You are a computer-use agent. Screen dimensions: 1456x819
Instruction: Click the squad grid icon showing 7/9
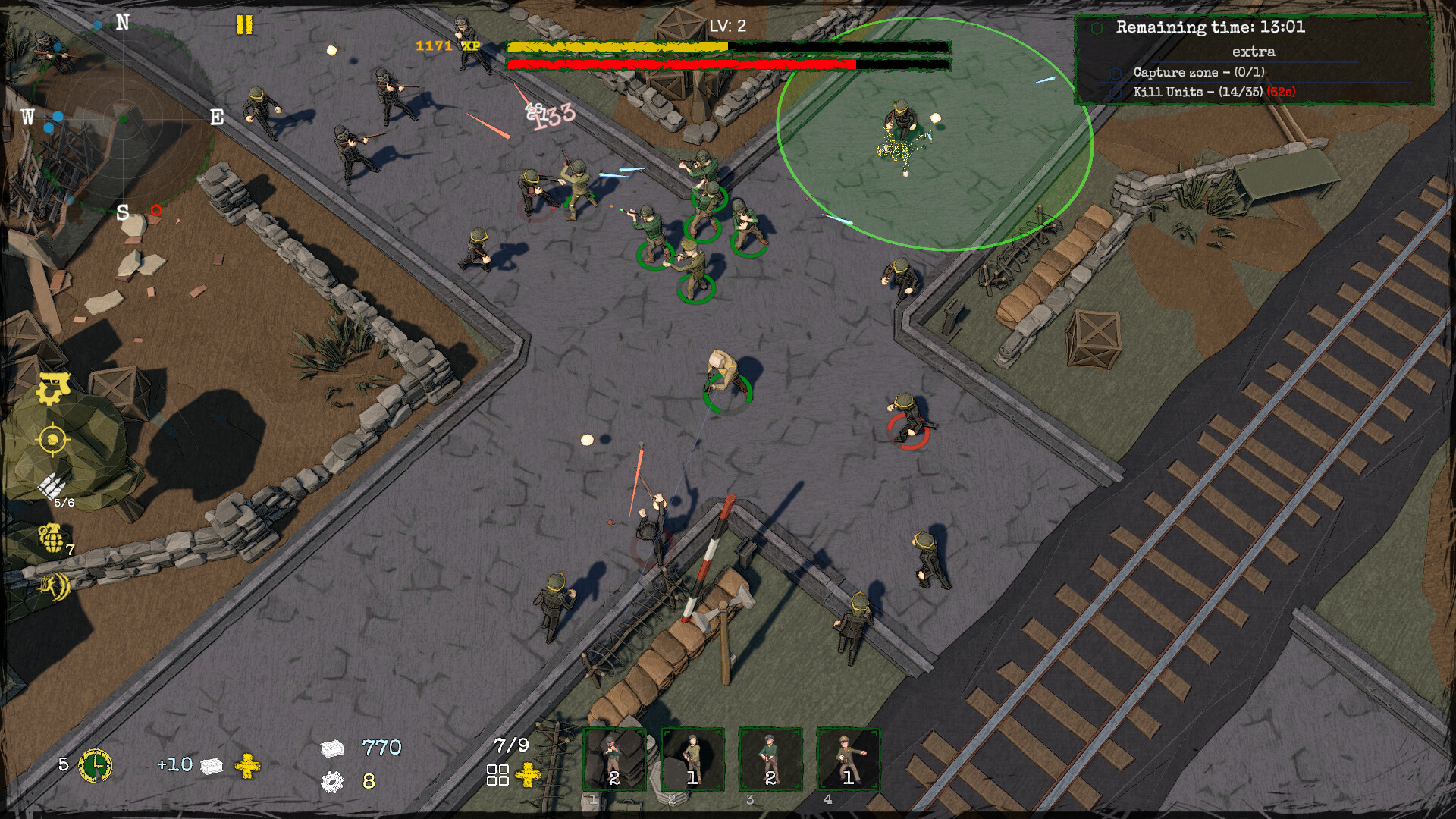497,774
